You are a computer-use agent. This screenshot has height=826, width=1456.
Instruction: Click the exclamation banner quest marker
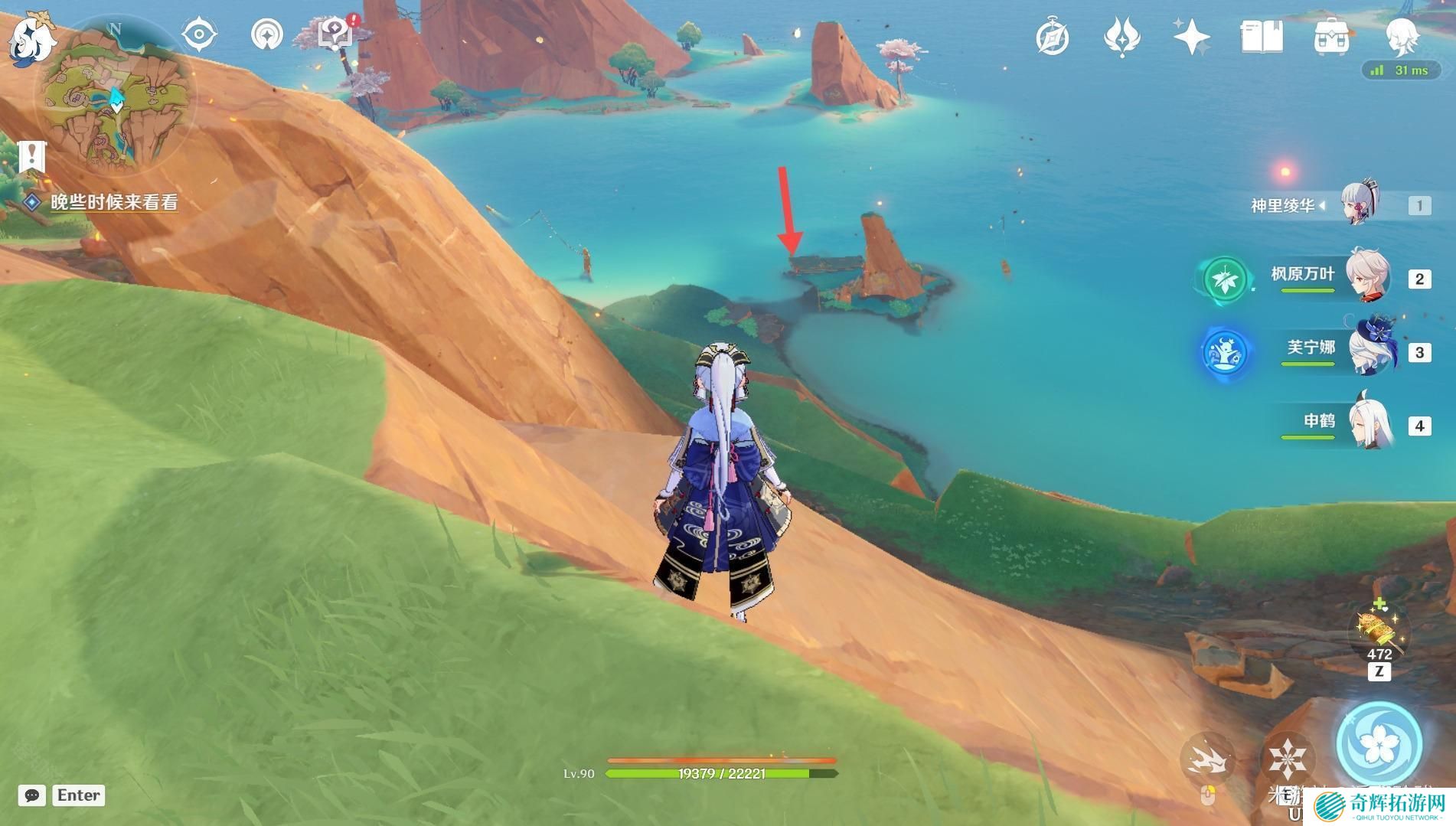[x=32, y=157]
